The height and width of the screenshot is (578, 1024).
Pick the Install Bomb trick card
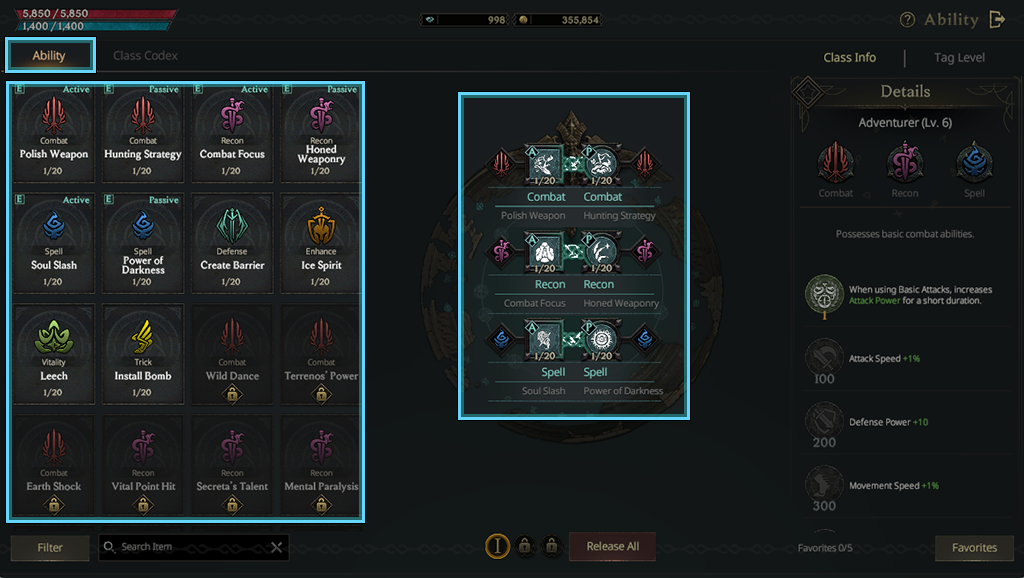tap(143, 355)
